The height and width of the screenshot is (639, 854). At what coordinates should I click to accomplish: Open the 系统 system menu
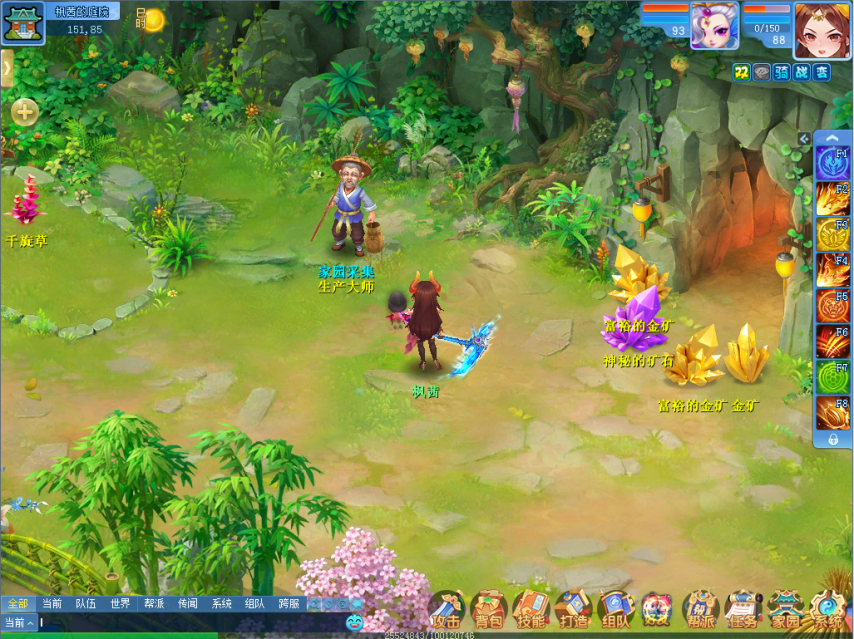828,609
